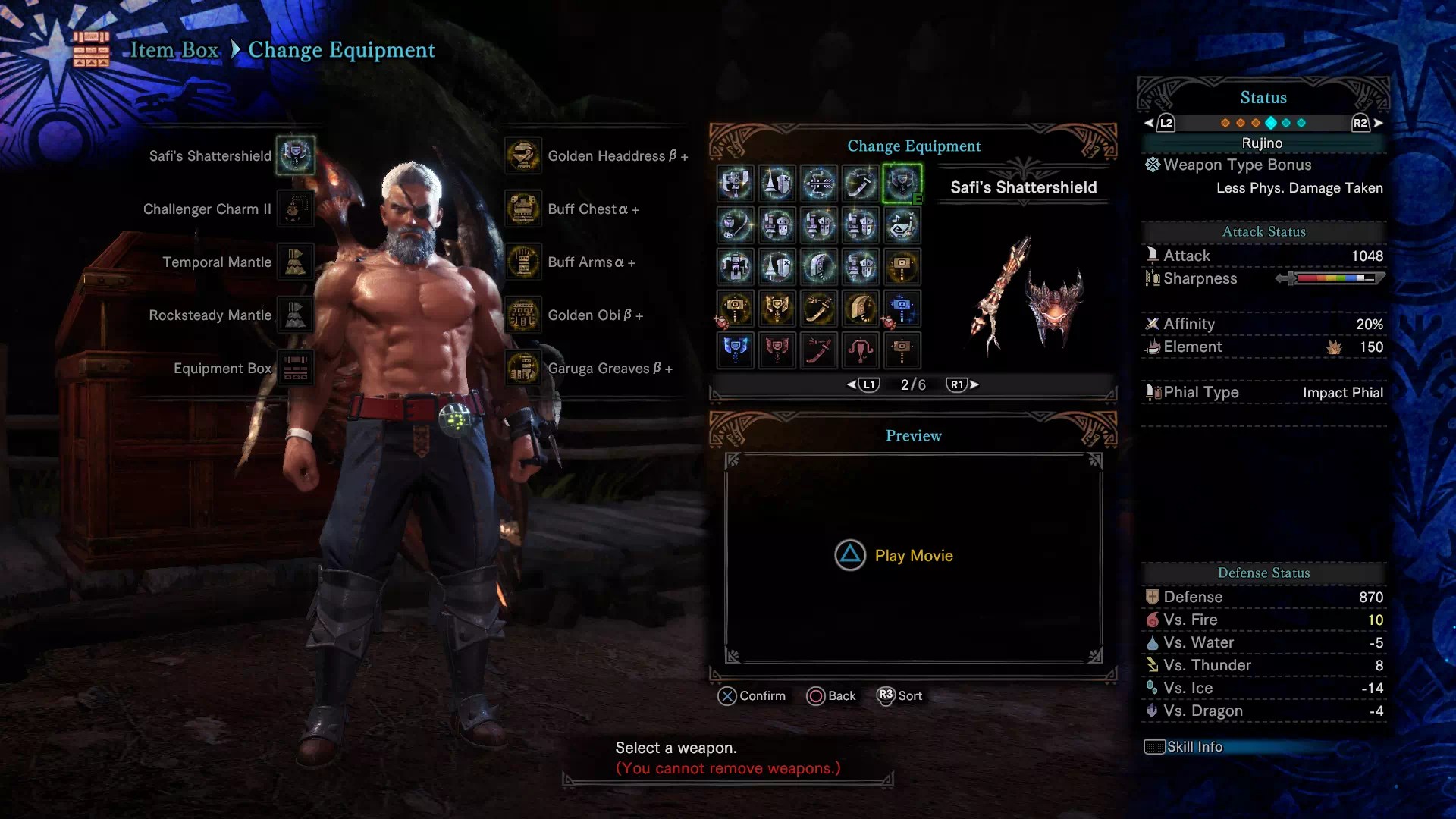
Task: Click Play Movie in the Preview panel
Action: click(x=895, y=555)
